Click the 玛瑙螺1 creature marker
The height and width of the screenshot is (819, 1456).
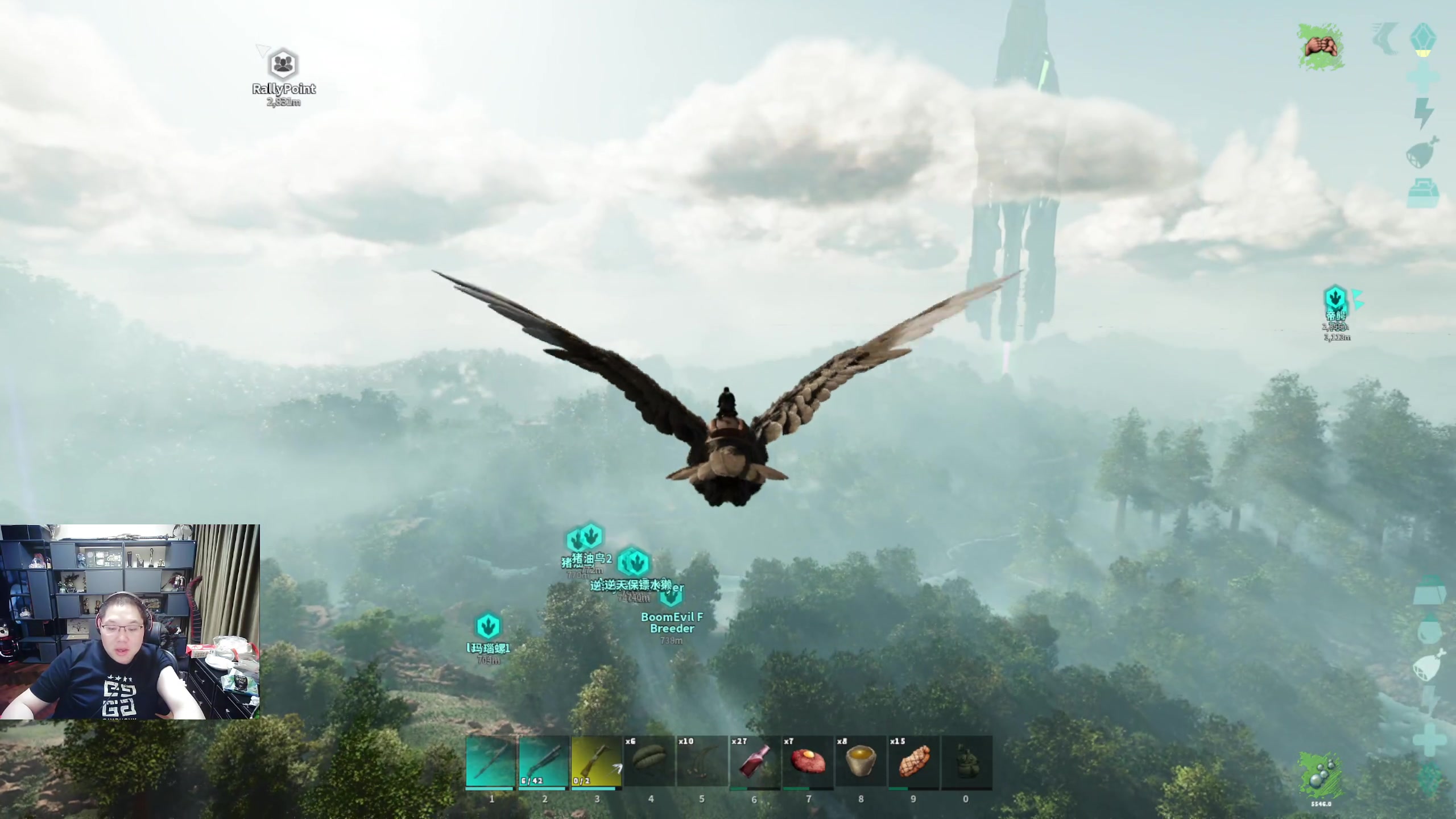tap(487, 626)
